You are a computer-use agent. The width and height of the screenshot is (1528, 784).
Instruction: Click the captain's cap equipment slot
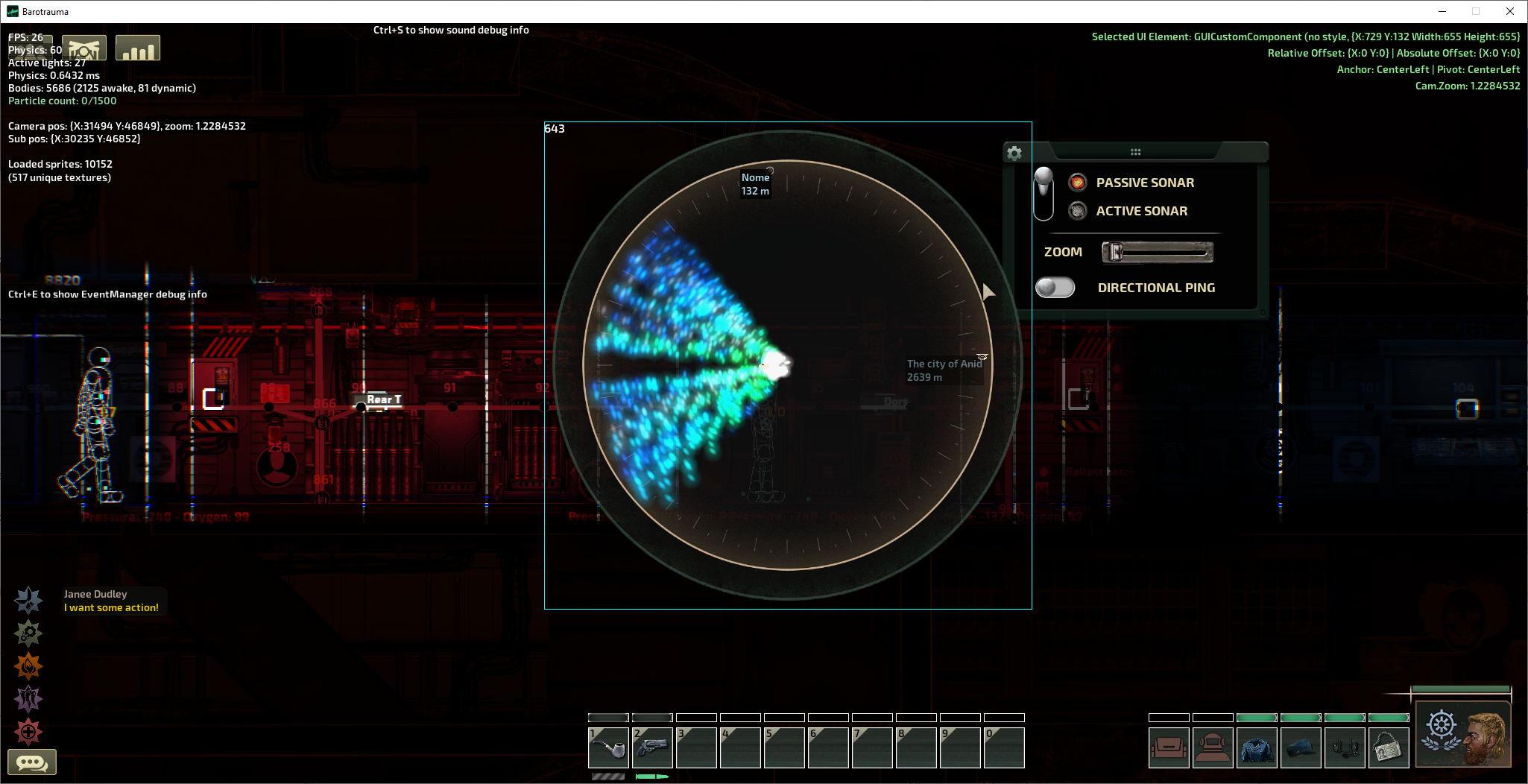click(1301, 747)
